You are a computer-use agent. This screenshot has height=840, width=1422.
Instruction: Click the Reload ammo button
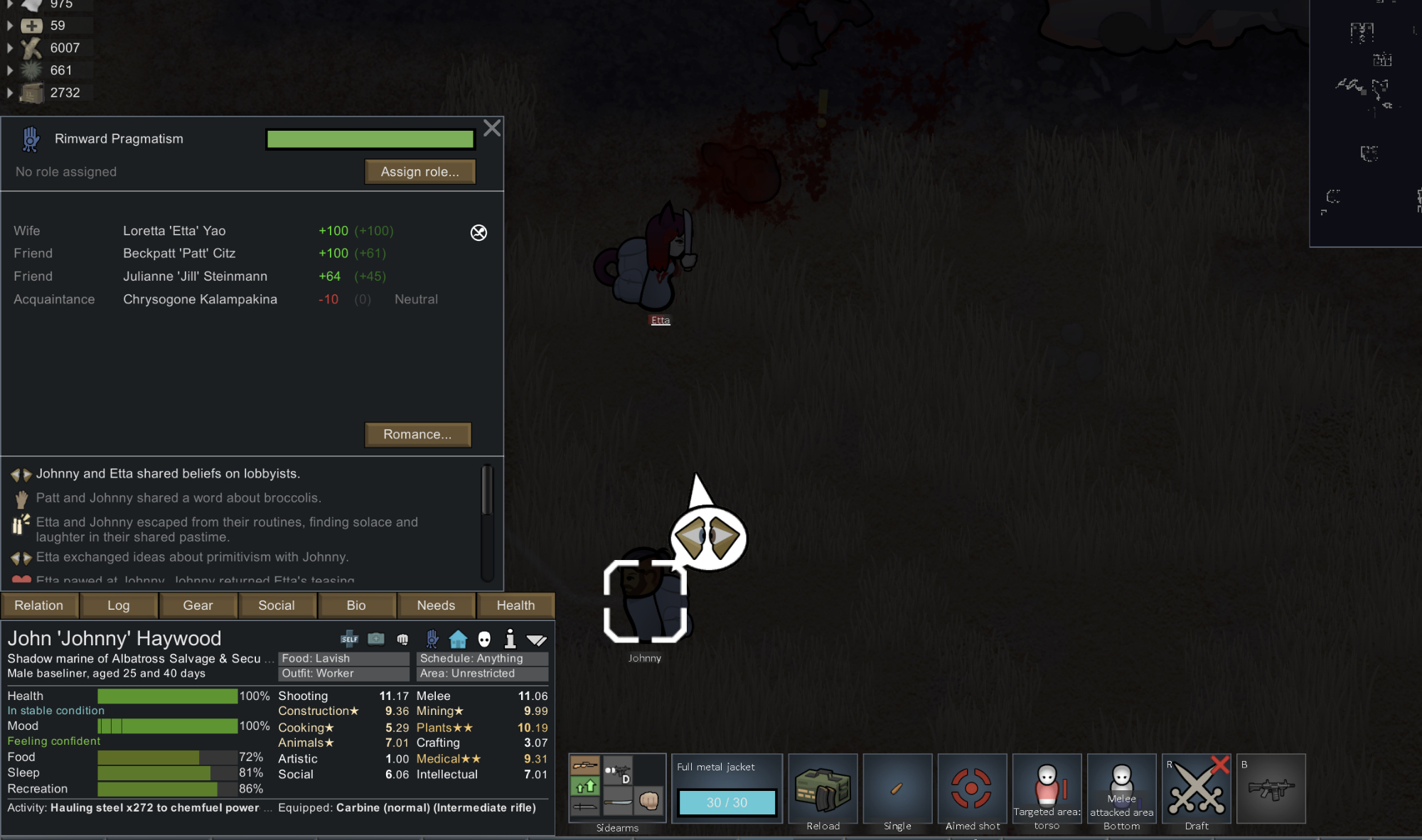click(823, 790)
